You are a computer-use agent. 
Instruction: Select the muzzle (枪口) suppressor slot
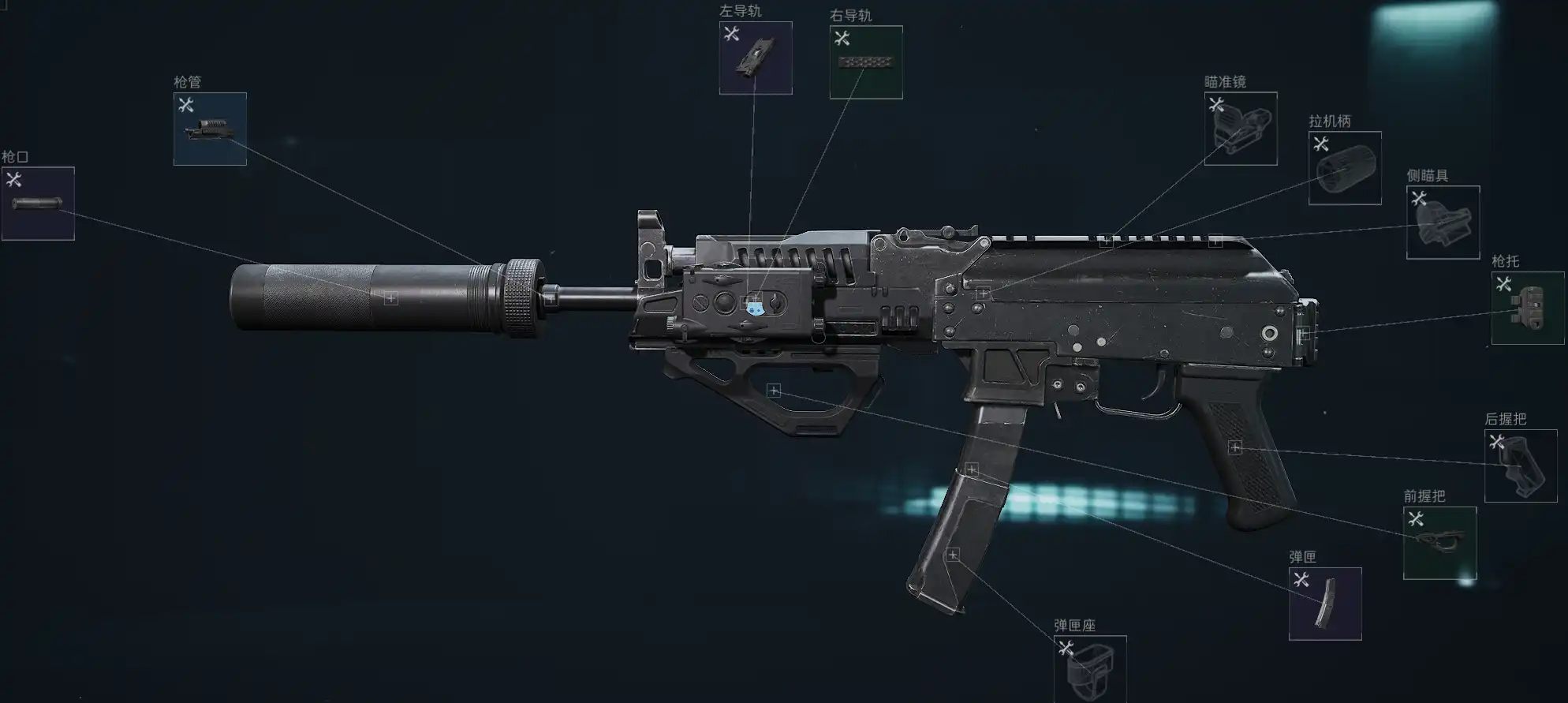(x=38, y=204)
